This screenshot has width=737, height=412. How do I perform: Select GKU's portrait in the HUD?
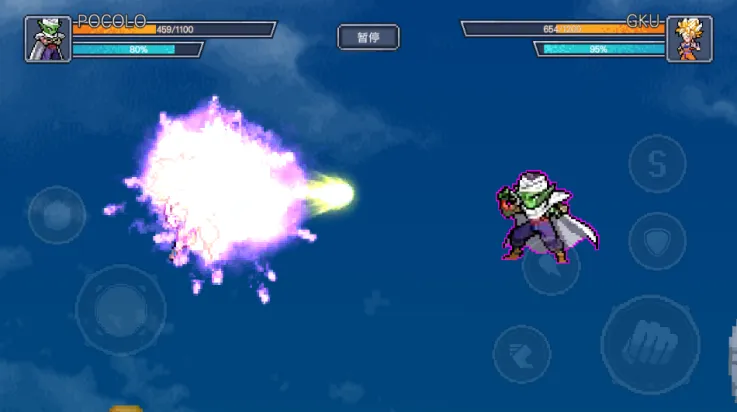coord(689,39)
